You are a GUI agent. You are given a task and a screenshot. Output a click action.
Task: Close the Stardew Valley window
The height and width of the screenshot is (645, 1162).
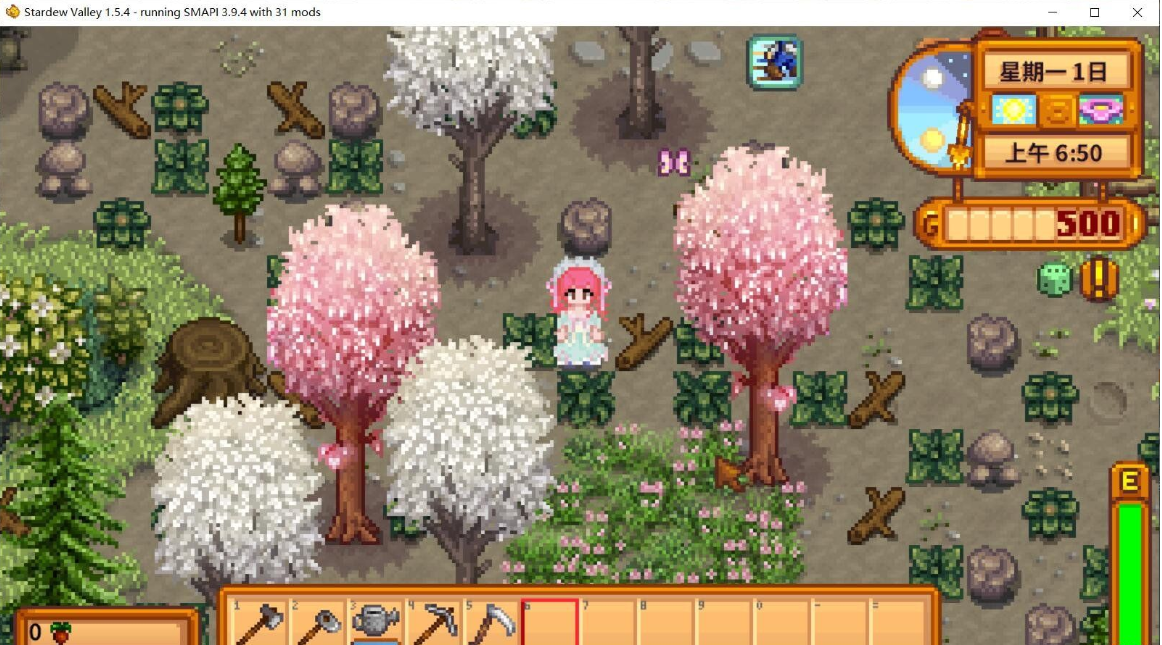coord(1138,12)
